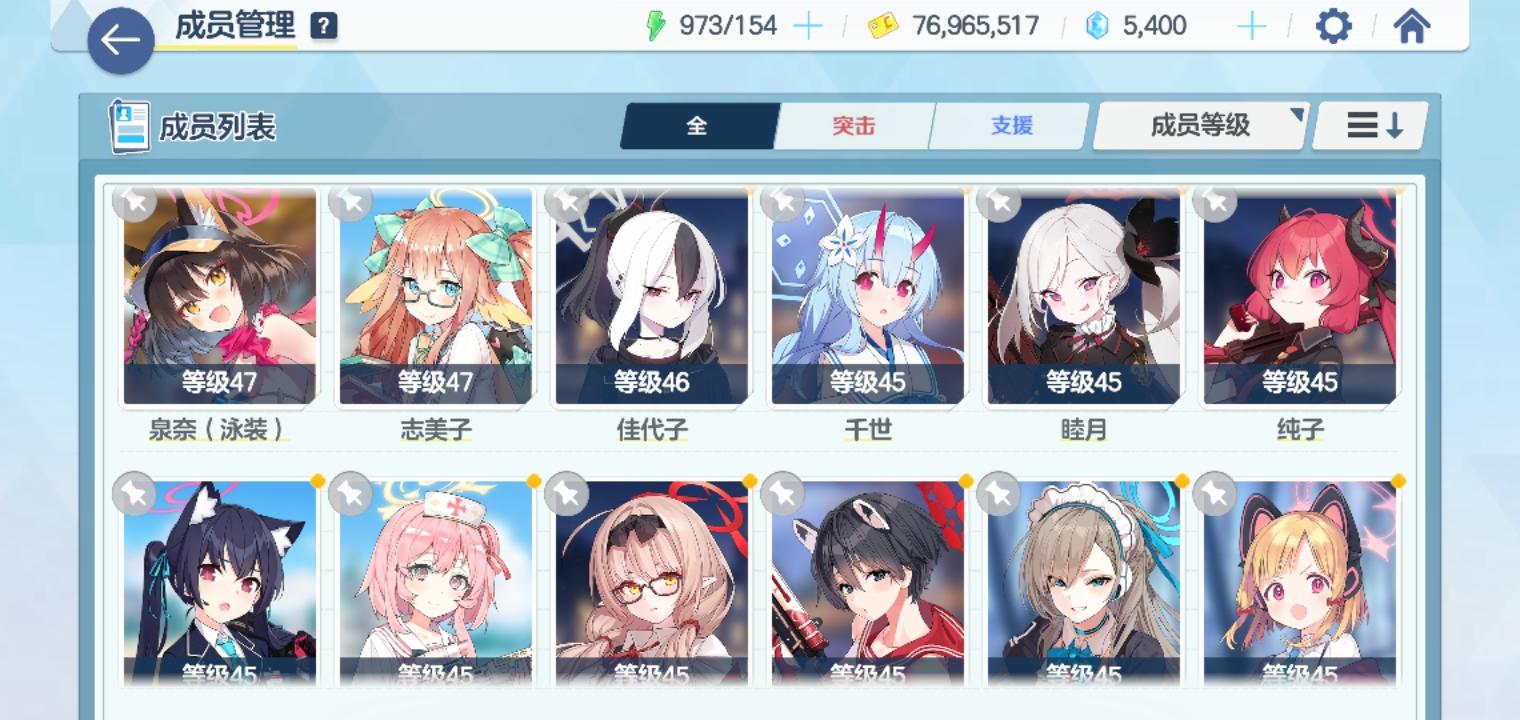Click the plus to purchase more AP
Viewport: 1520px width, 720px height.
coord(806,25)
